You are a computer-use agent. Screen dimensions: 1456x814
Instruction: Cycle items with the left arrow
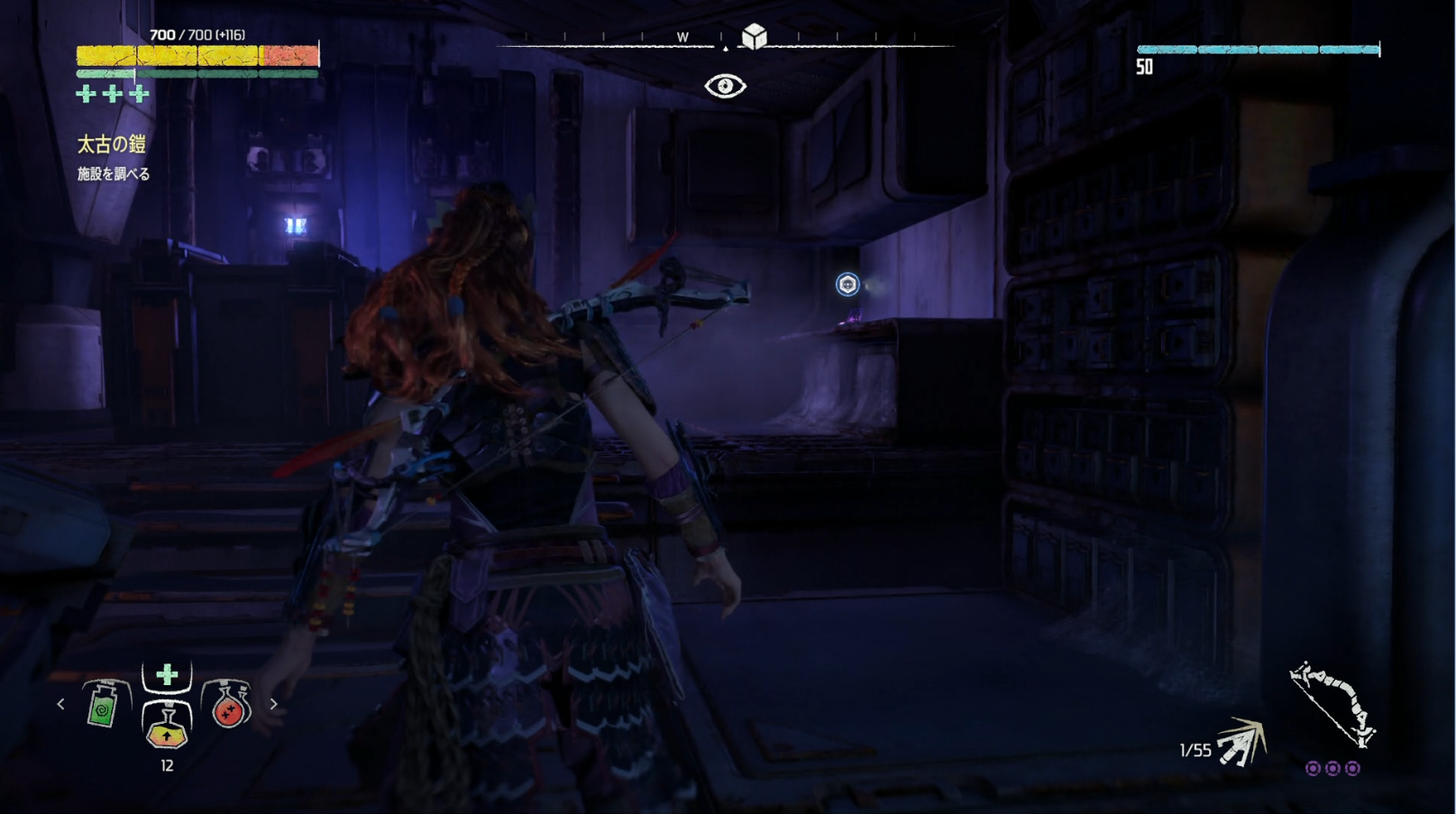point(60,704)
